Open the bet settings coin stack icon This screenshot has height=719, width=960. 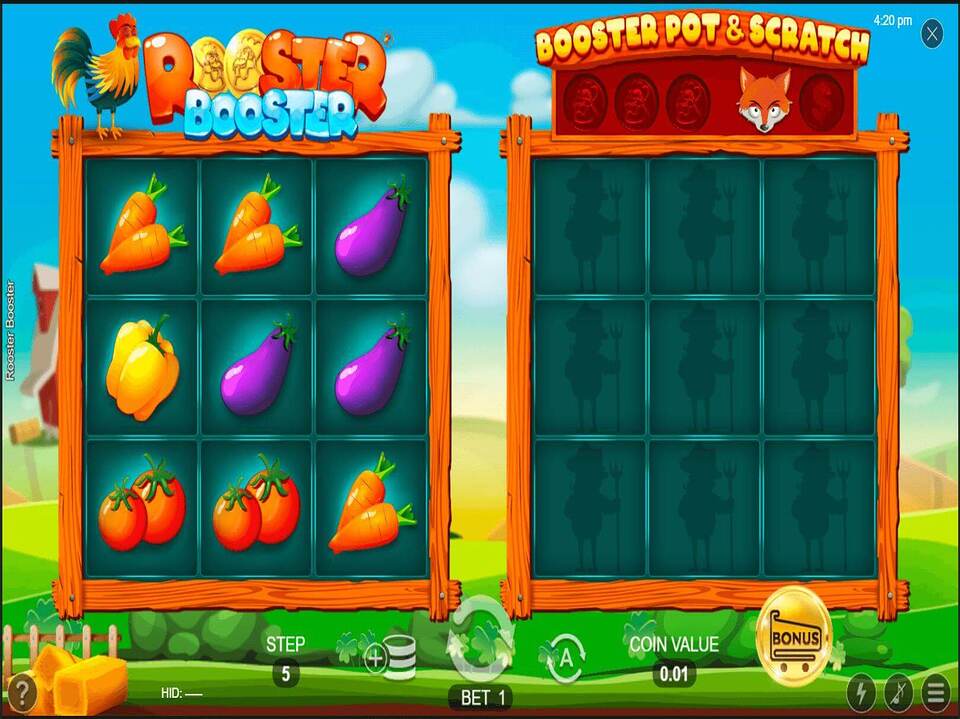point(390,657)
